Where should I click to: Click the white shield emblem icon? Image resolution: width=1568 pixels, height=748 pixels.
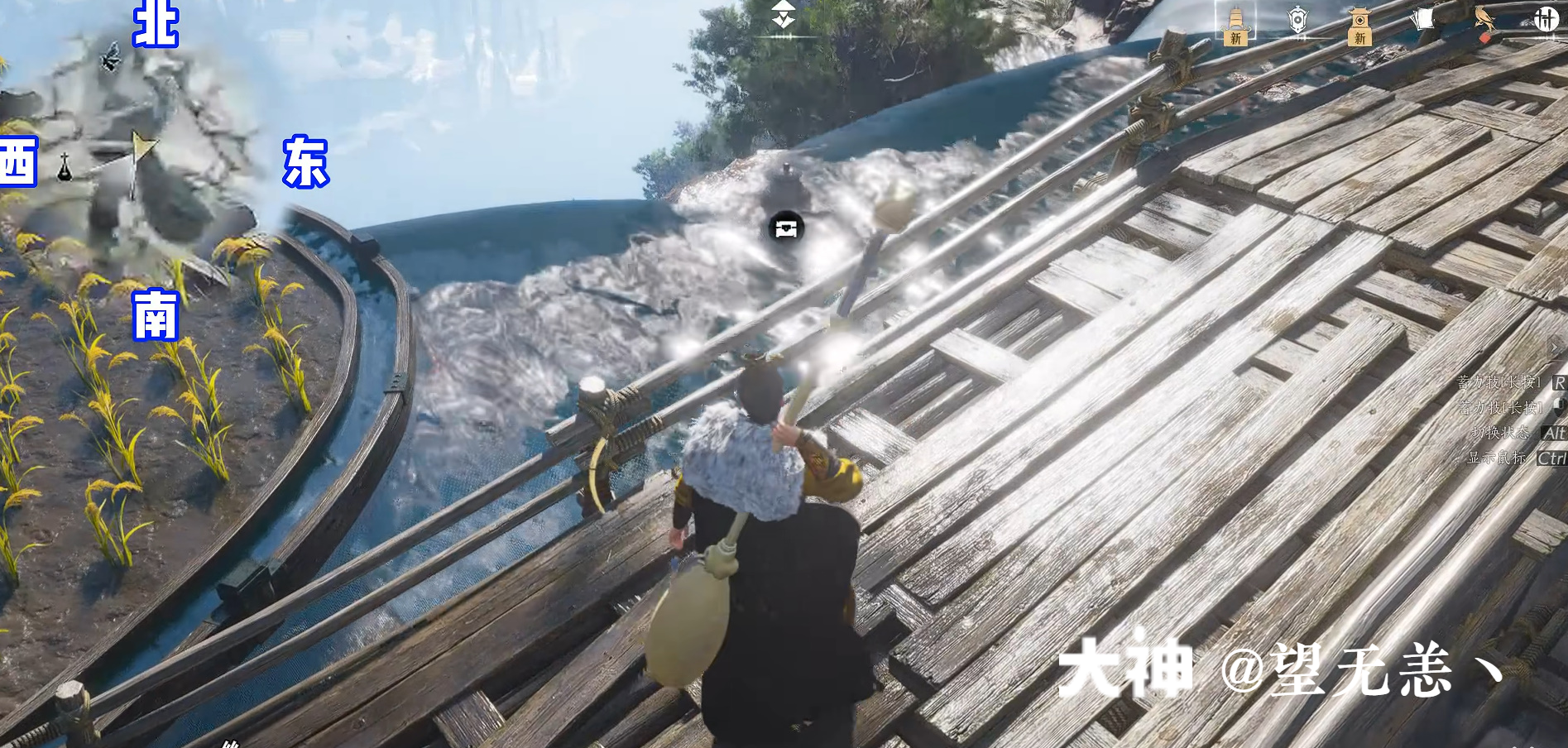pos(1297,20)
